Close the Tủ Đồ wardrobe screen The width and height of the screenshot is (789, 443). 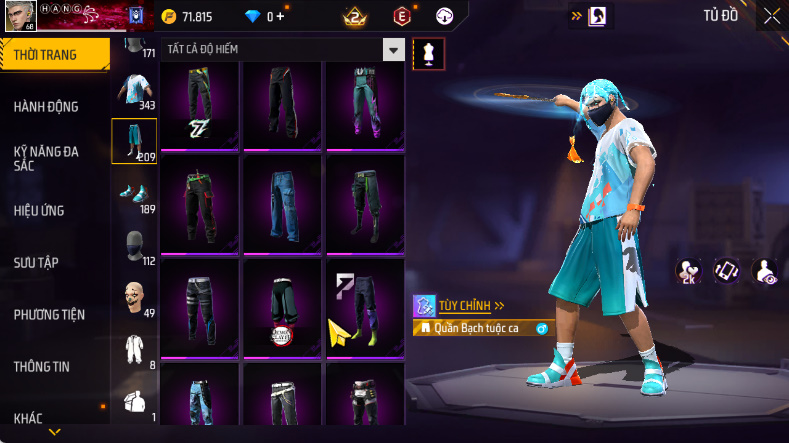[772, 16]
